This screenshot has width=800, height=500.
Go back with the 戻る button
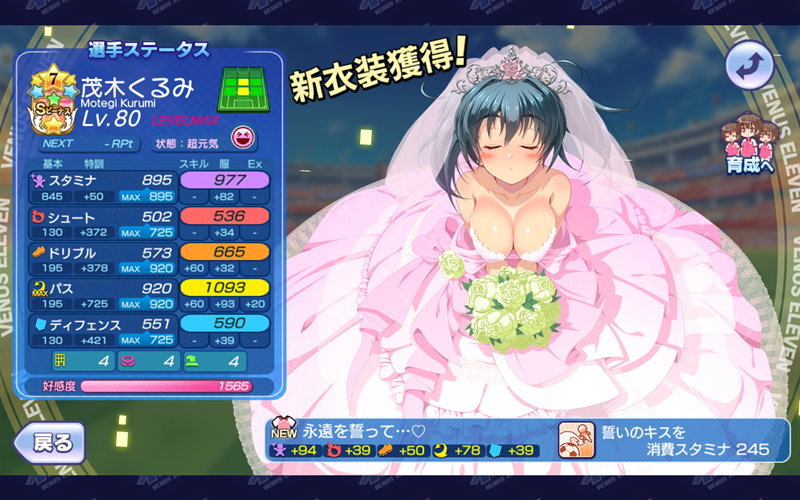click(x=48, y=441)
